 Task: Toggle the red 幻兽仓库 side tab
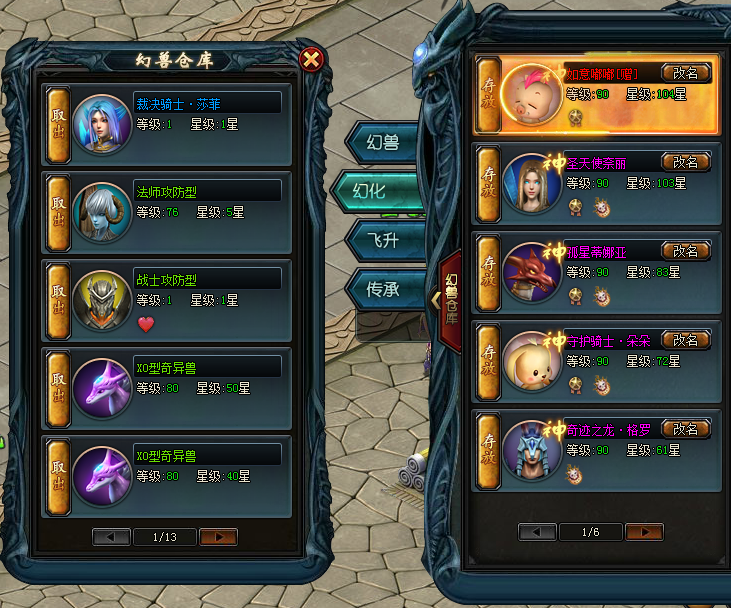pos(449,297)
